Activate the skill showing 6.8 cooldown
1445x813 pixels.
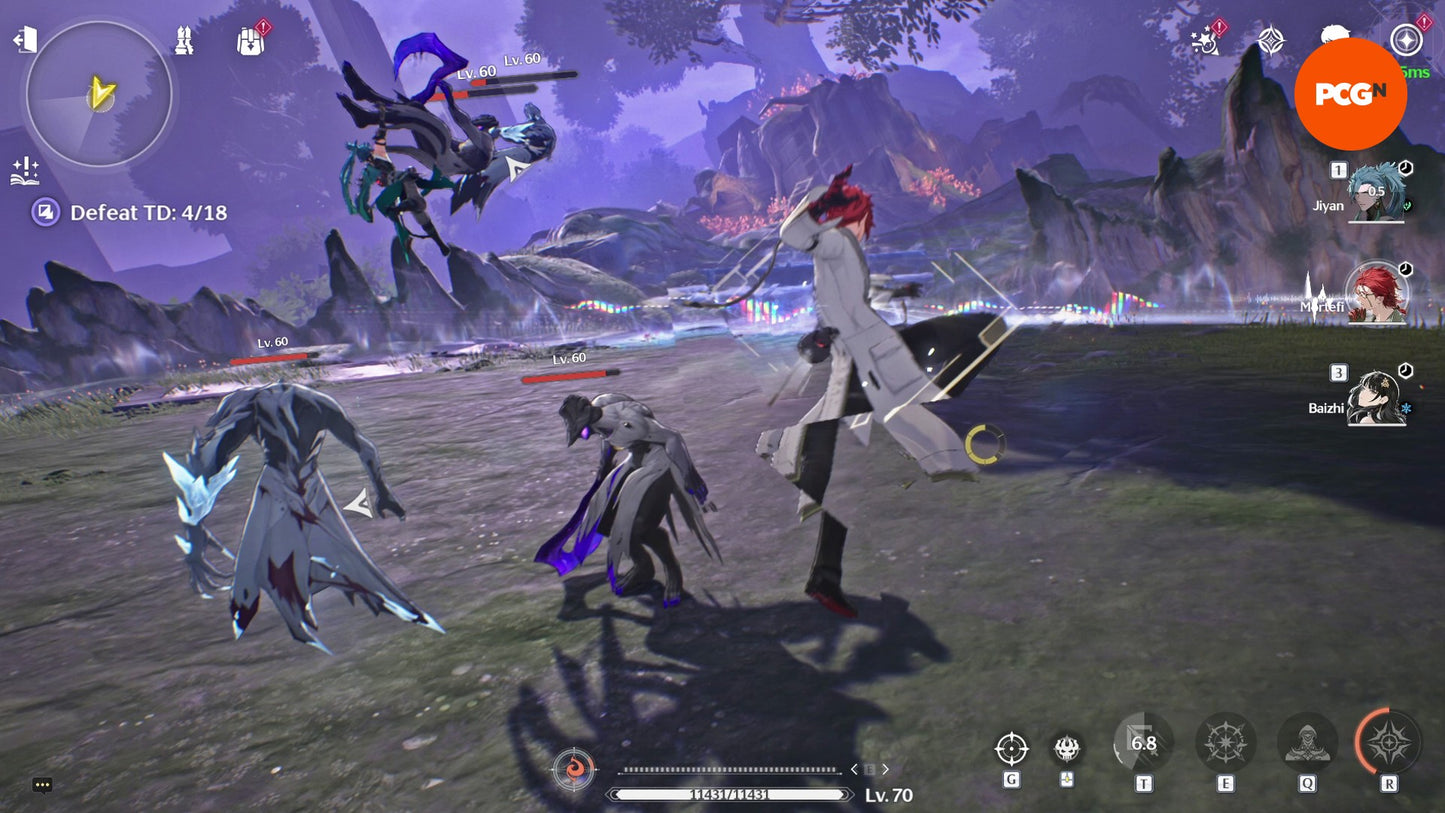[1143, 743]
